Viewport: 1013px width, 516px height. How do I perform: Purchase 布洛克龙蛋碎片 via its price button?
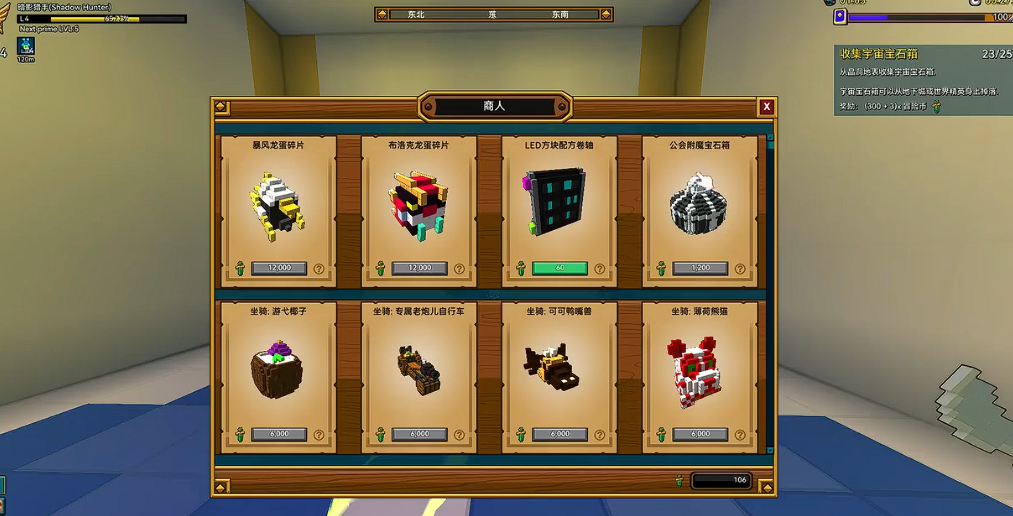[x=420, y=268]
